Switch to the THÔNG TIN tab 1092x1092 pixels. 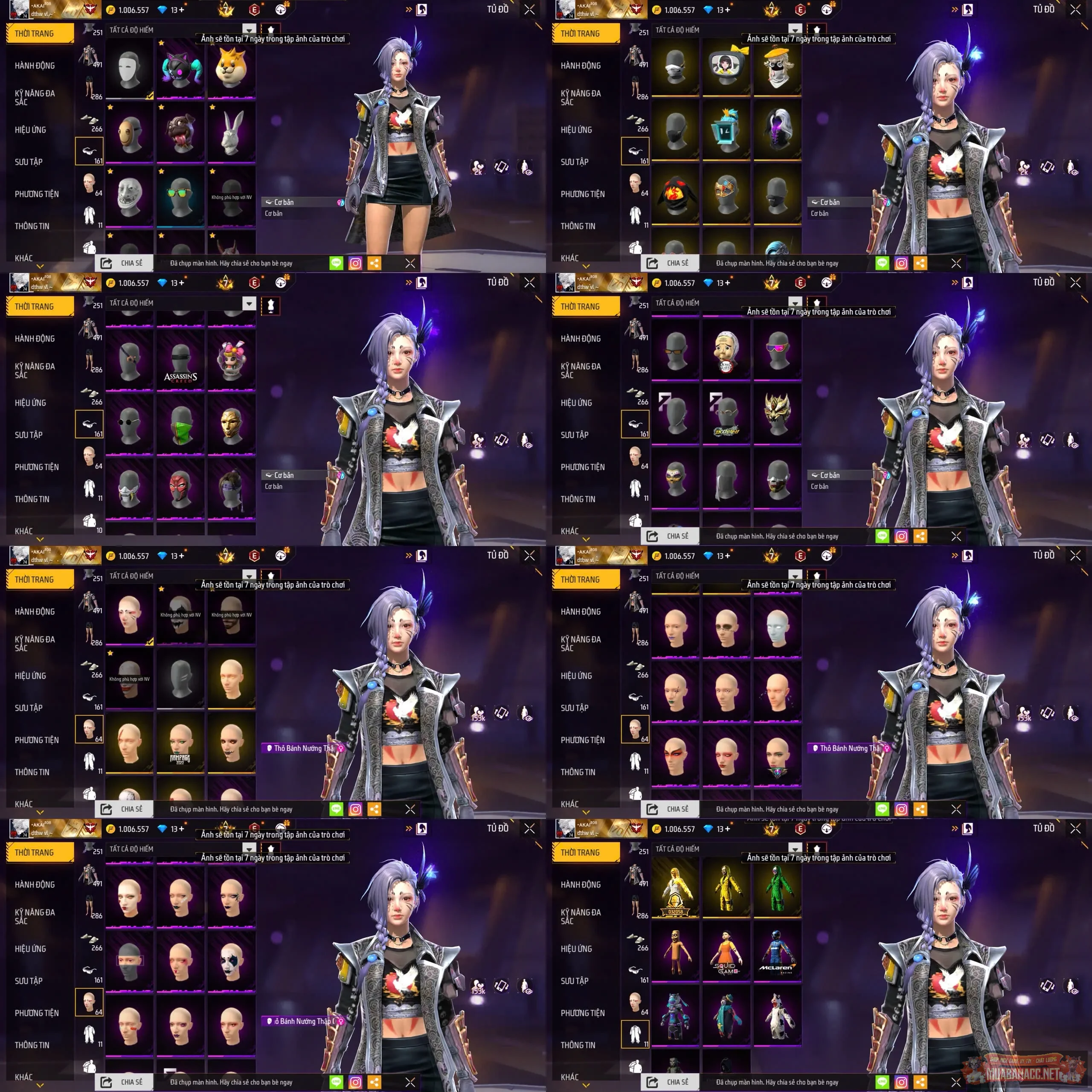(31, 226)
